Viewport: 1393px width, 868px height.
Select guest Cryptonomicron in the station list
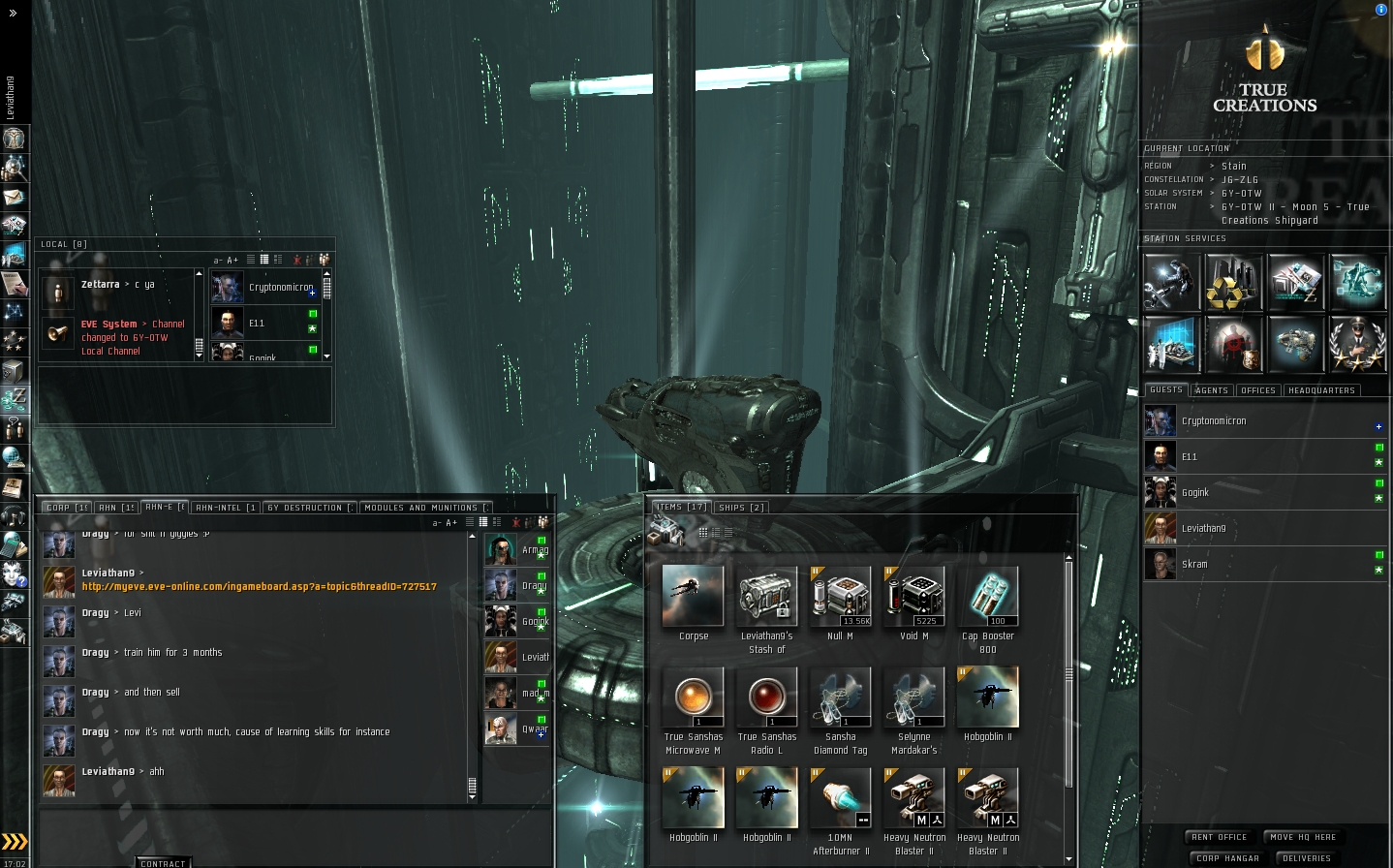[x=1214, y=421]
